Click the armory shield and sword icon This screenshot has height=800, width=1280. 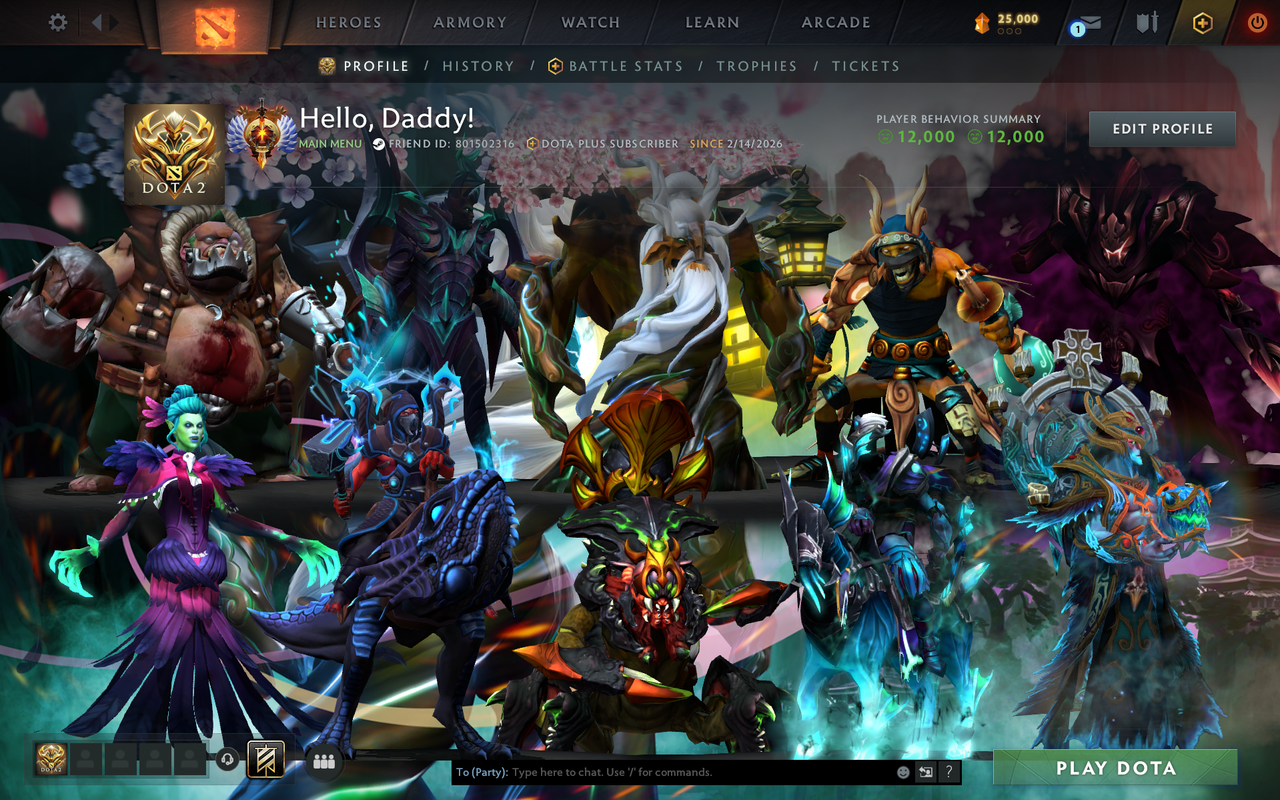[x=1148, y=22]
